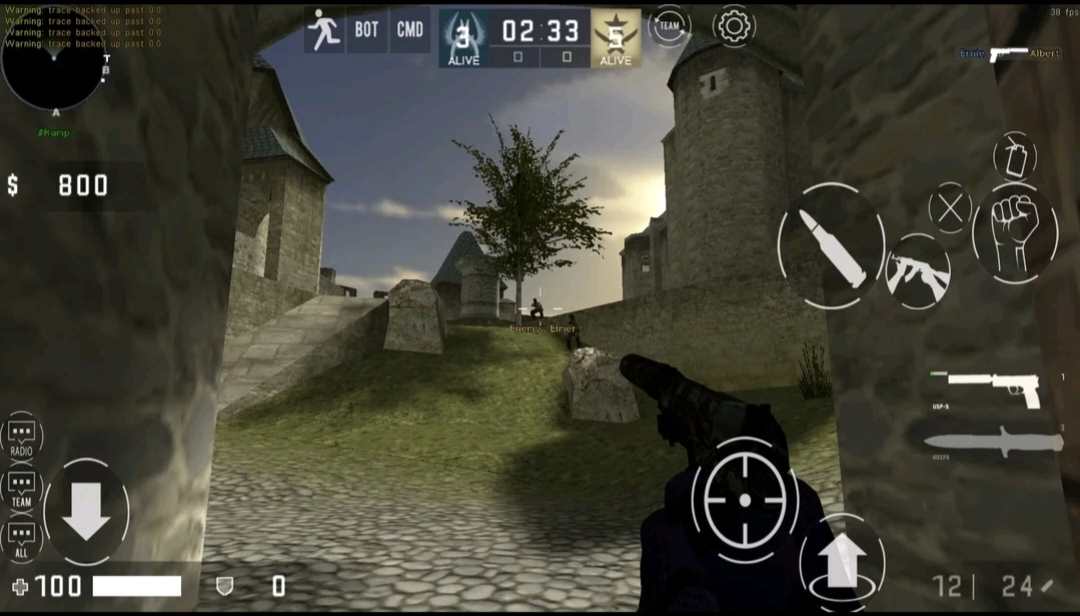Switch sides with the TEAM button

pos(670,26)
